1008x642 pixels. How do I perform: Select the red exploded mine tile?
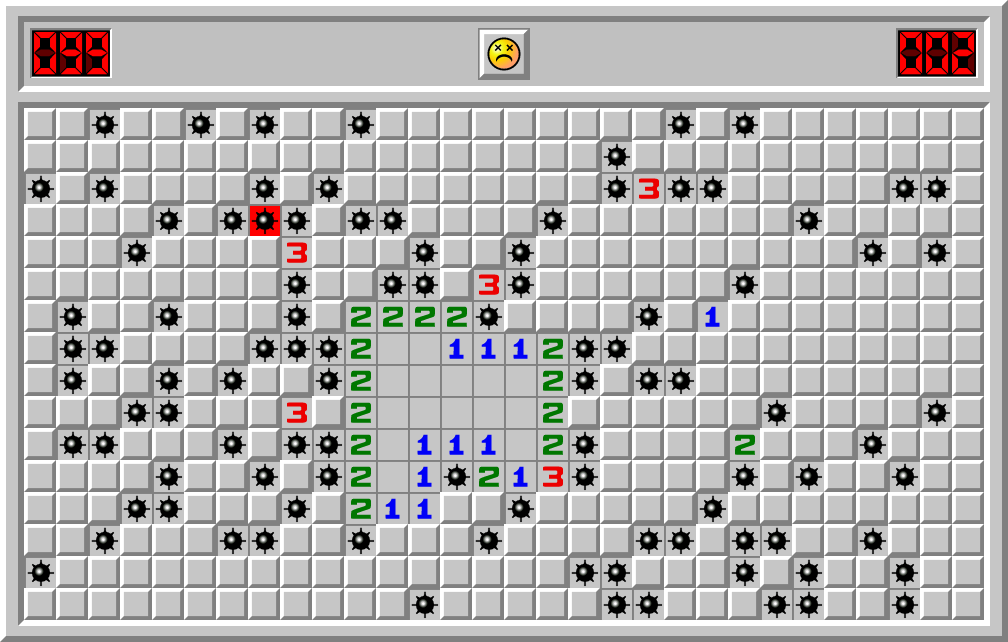tap(264, 220)
